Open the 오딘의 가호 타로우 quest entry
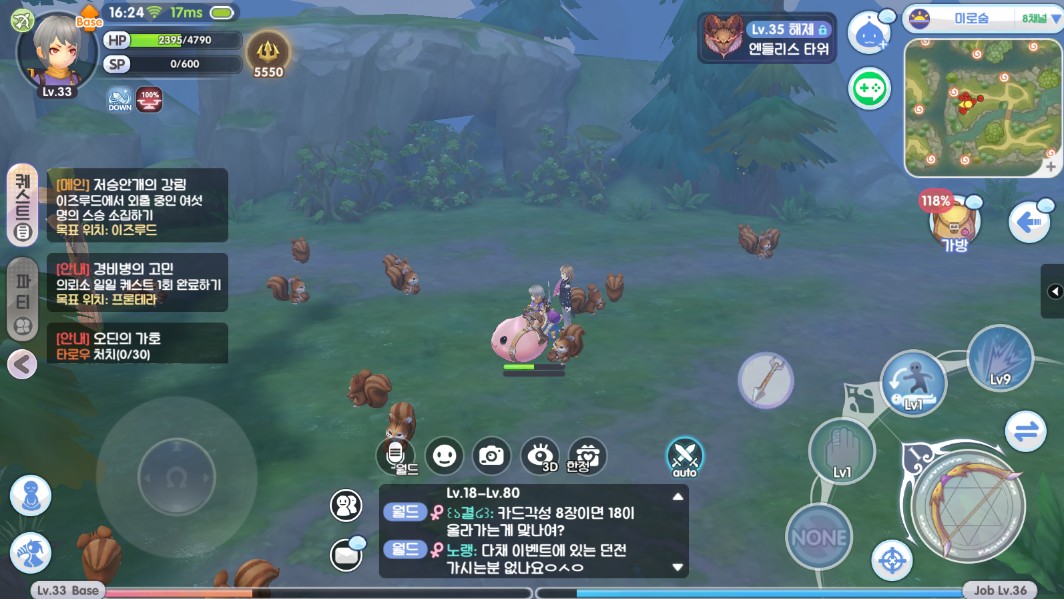 137,345
